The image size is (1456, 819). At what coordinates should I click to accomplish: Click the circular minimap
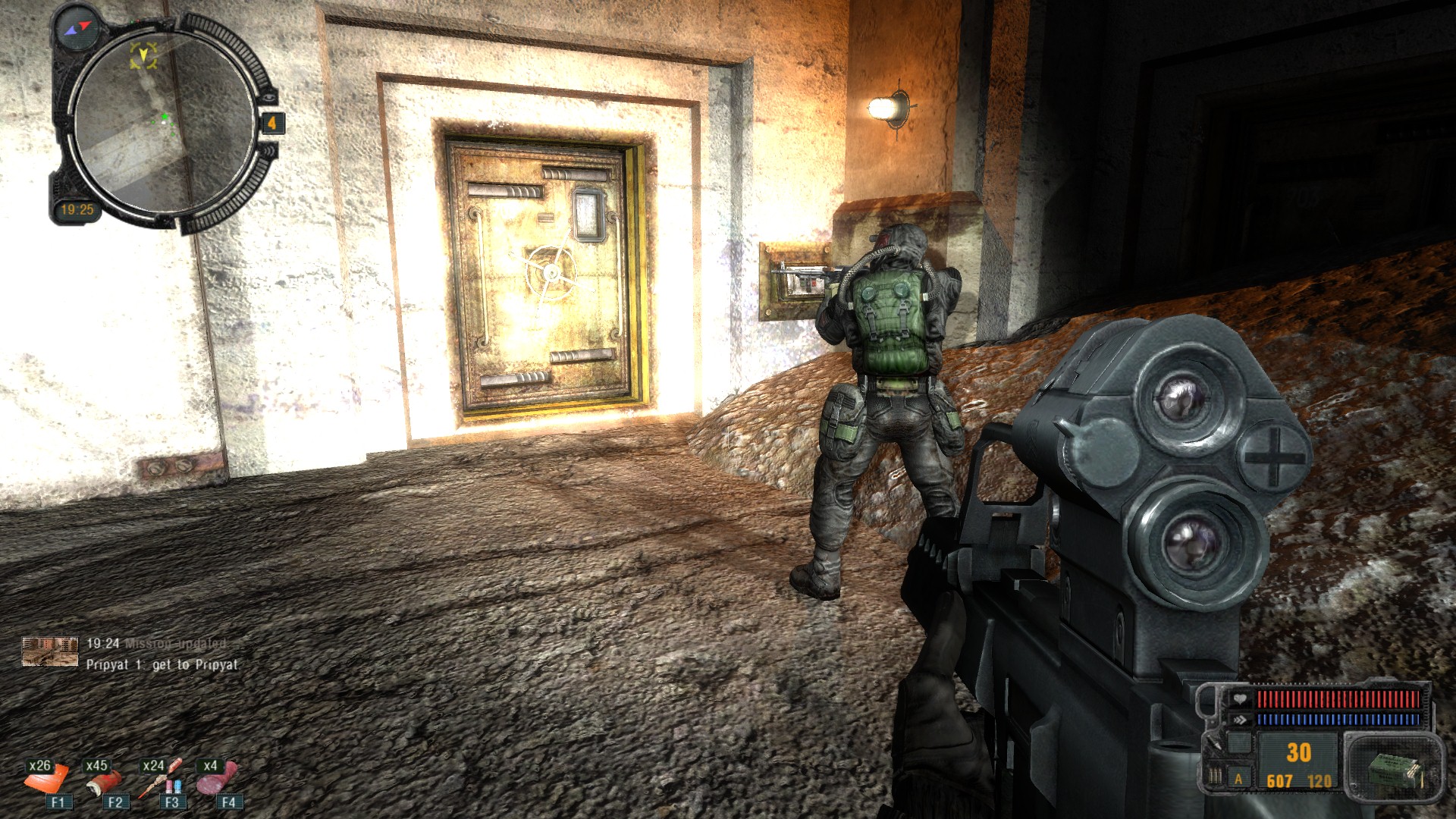(x=164, y=121)
